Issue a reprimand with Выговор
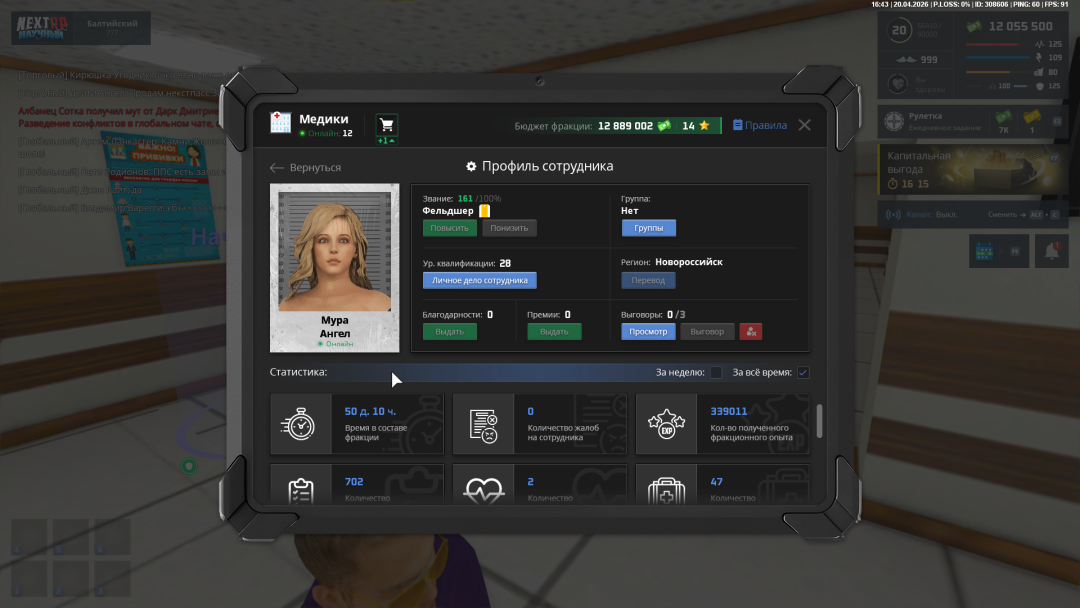The image size is (1080, 608). coord(707,332)
